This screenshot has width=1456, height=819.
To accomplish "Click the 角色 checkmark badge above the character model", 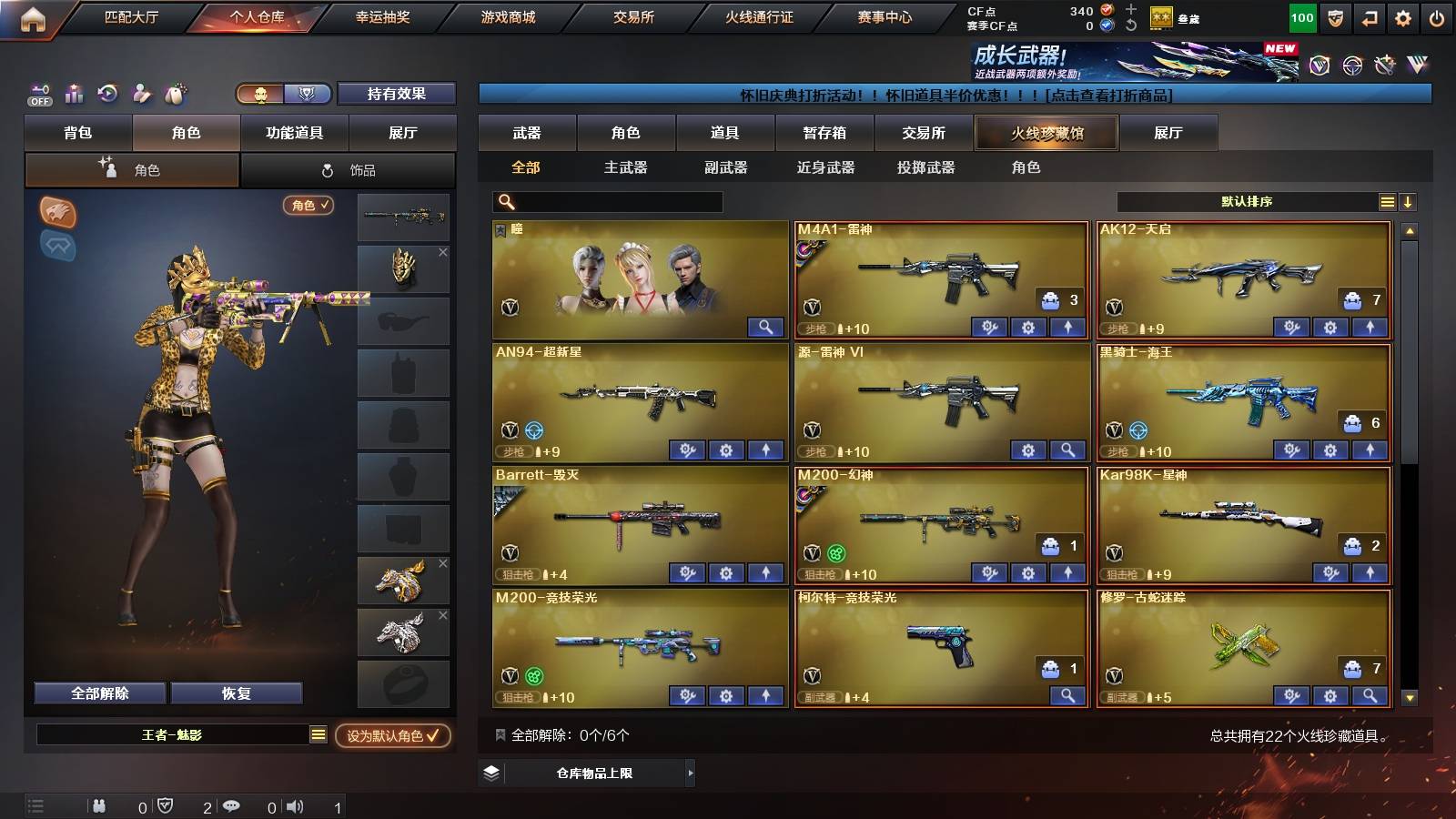I will click(x=309, y=206).
